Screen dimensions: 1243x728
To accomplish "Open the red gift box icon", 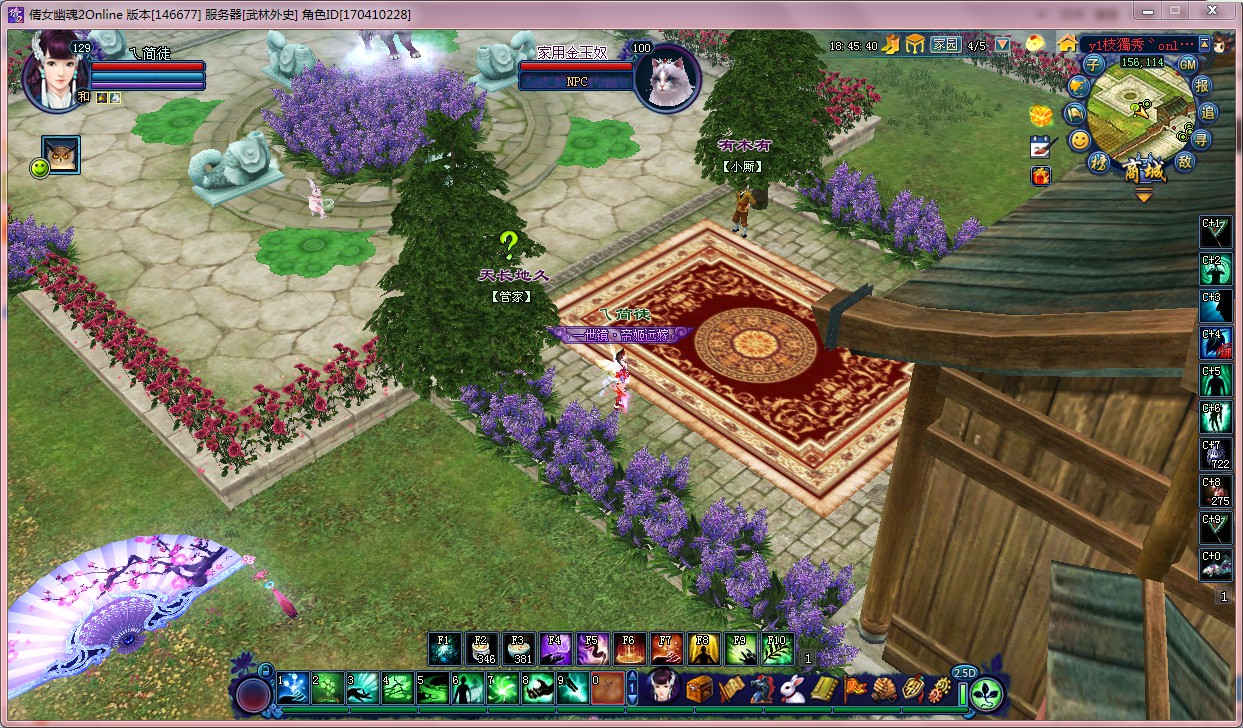I will tap(1041, 176).
